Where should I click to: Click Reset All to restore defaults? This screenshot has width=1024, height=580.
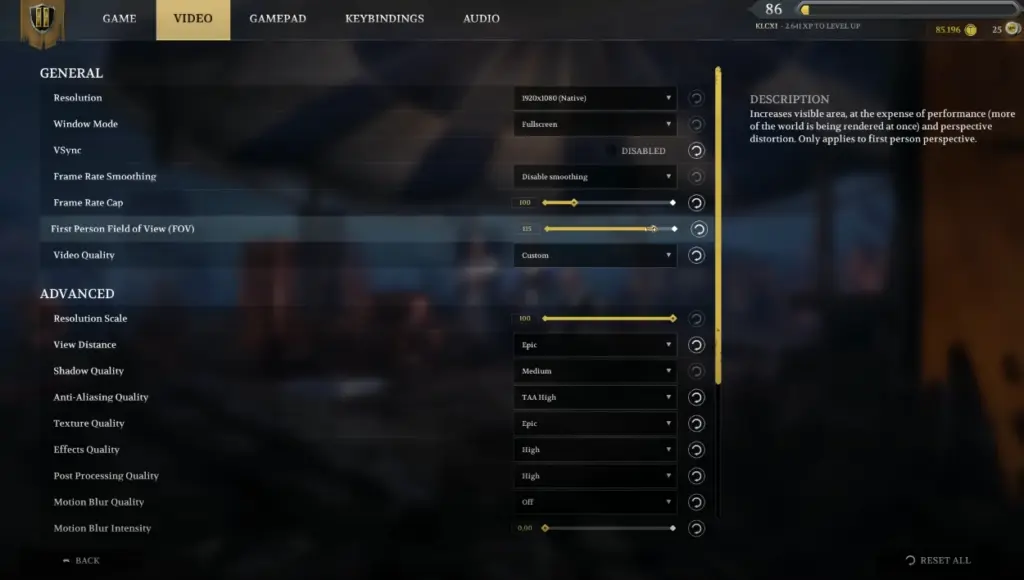point(938,561)
